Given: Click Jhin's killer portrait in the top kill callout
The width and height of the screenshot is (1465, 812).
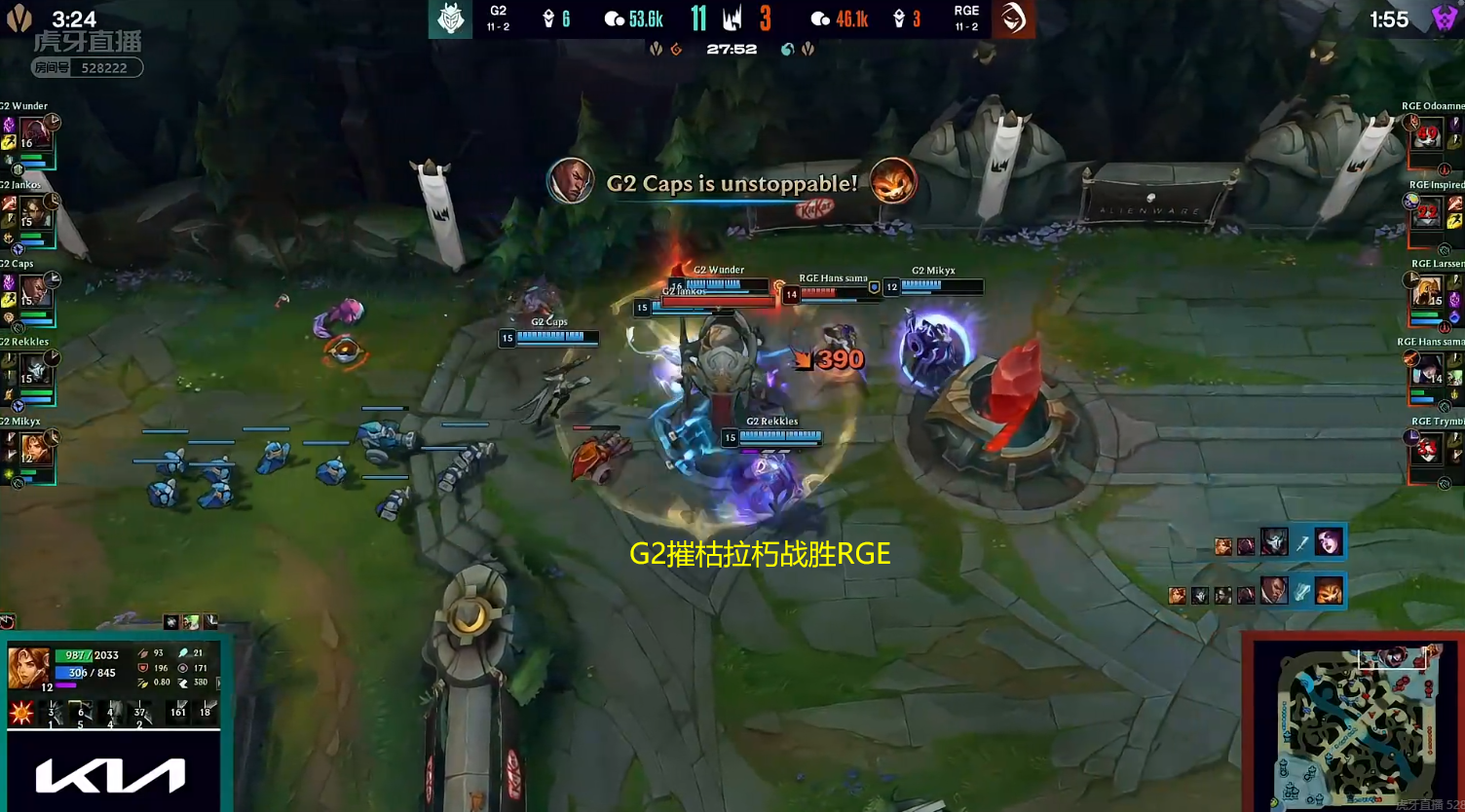Looking at the screenshot, I should 1274,542.
